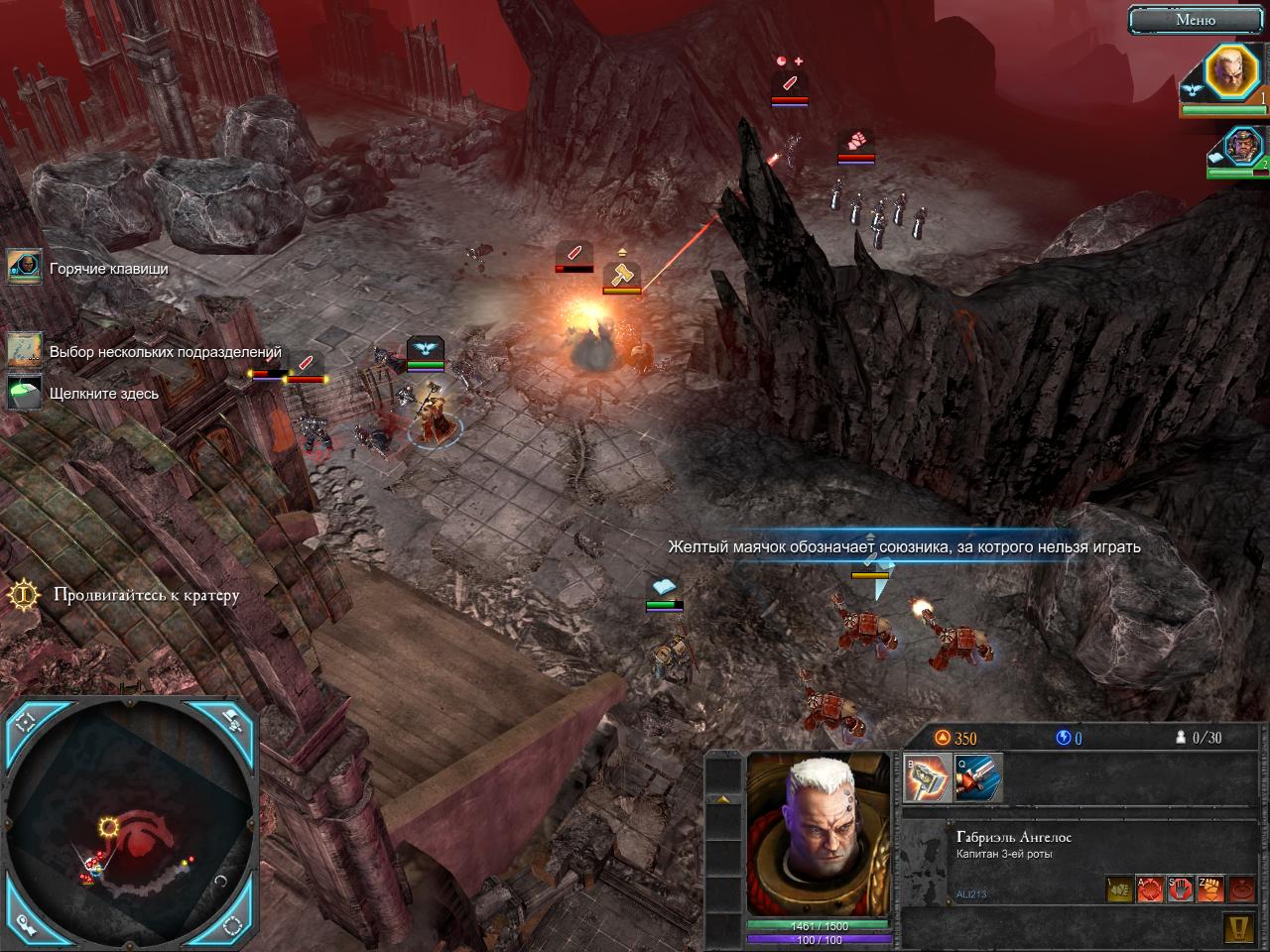Issue the attack-move command marked A
Image resolution: width=1270 pixels, height=952 pixels.
[x=1150, y=890]
